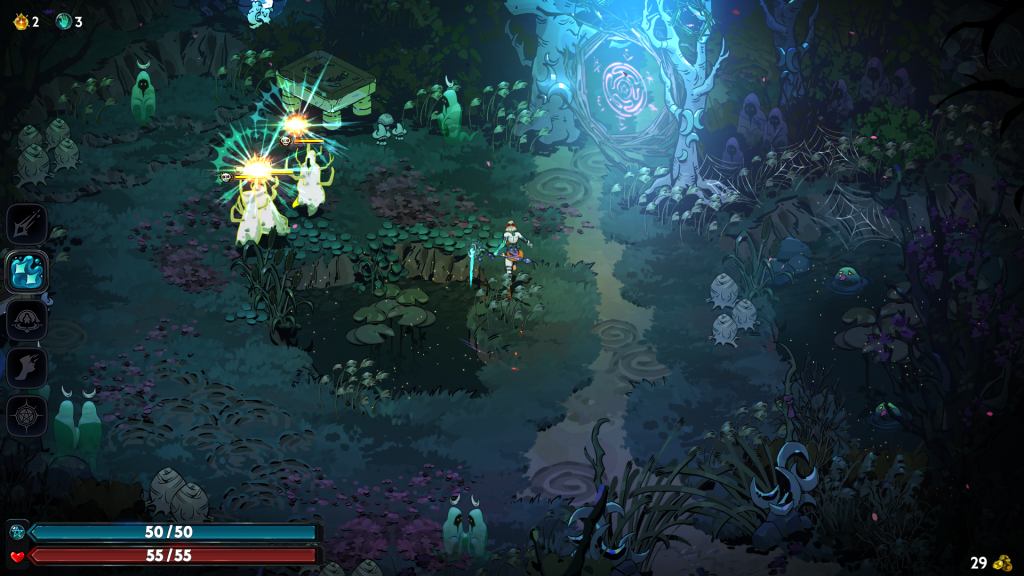Select the Attack boon slot with arrow icon
1024x576 pixels.
click(x=27, y=224)
